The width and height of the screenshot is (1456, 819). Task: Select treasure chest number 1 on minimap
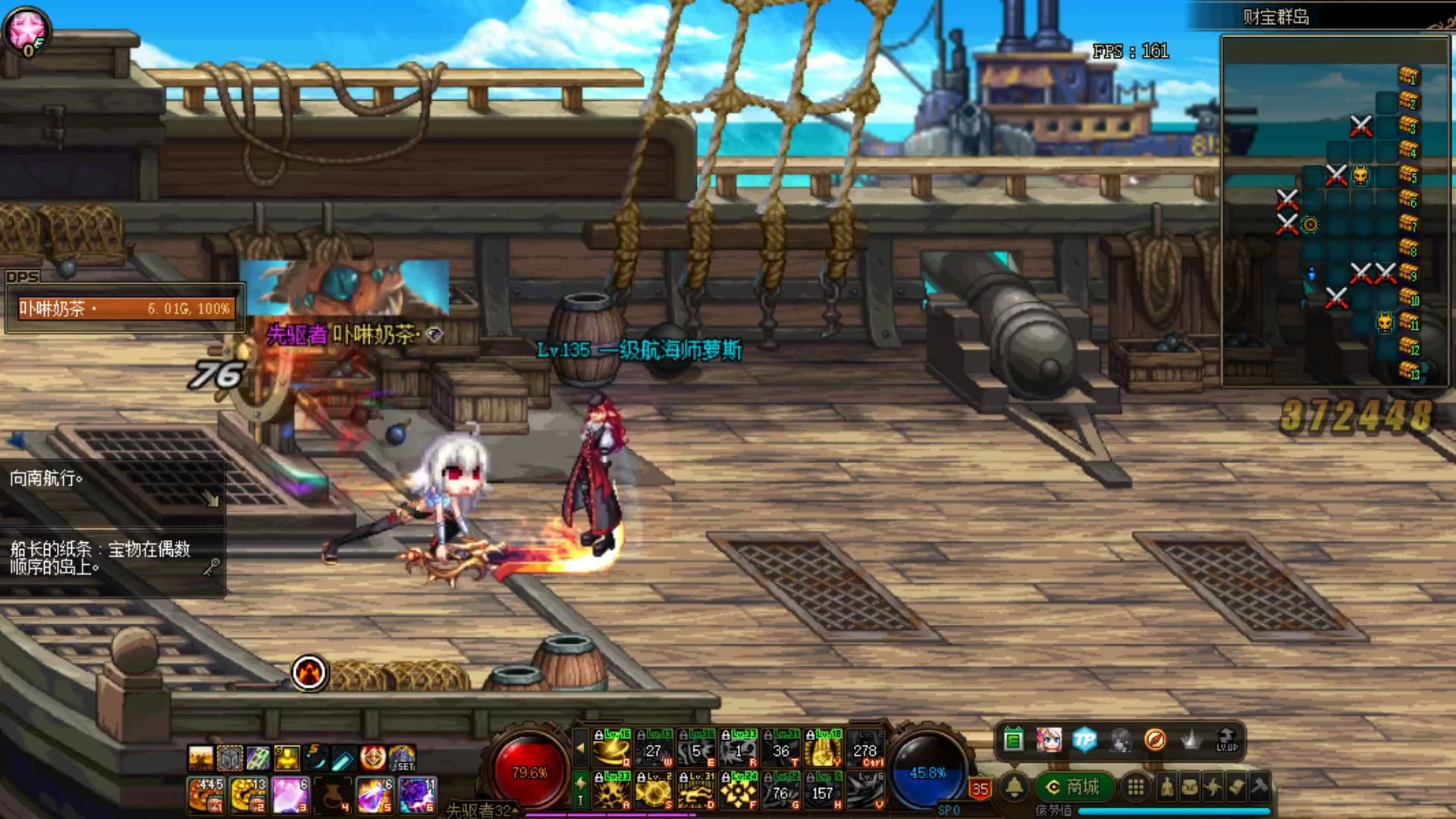1408,75
